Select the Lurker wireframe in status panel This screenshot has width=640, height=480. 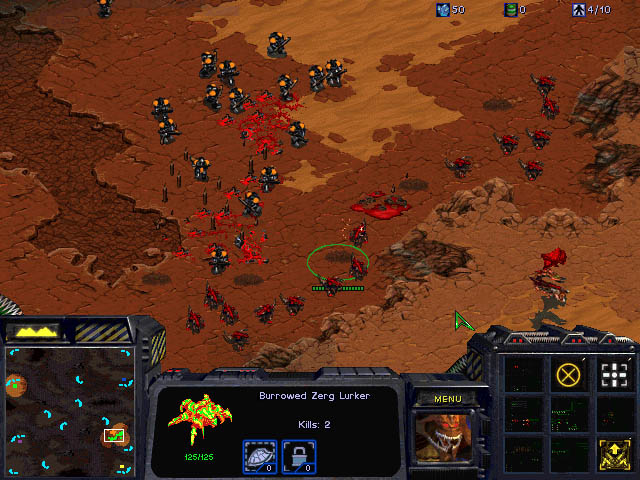click(x=199, y=421)
